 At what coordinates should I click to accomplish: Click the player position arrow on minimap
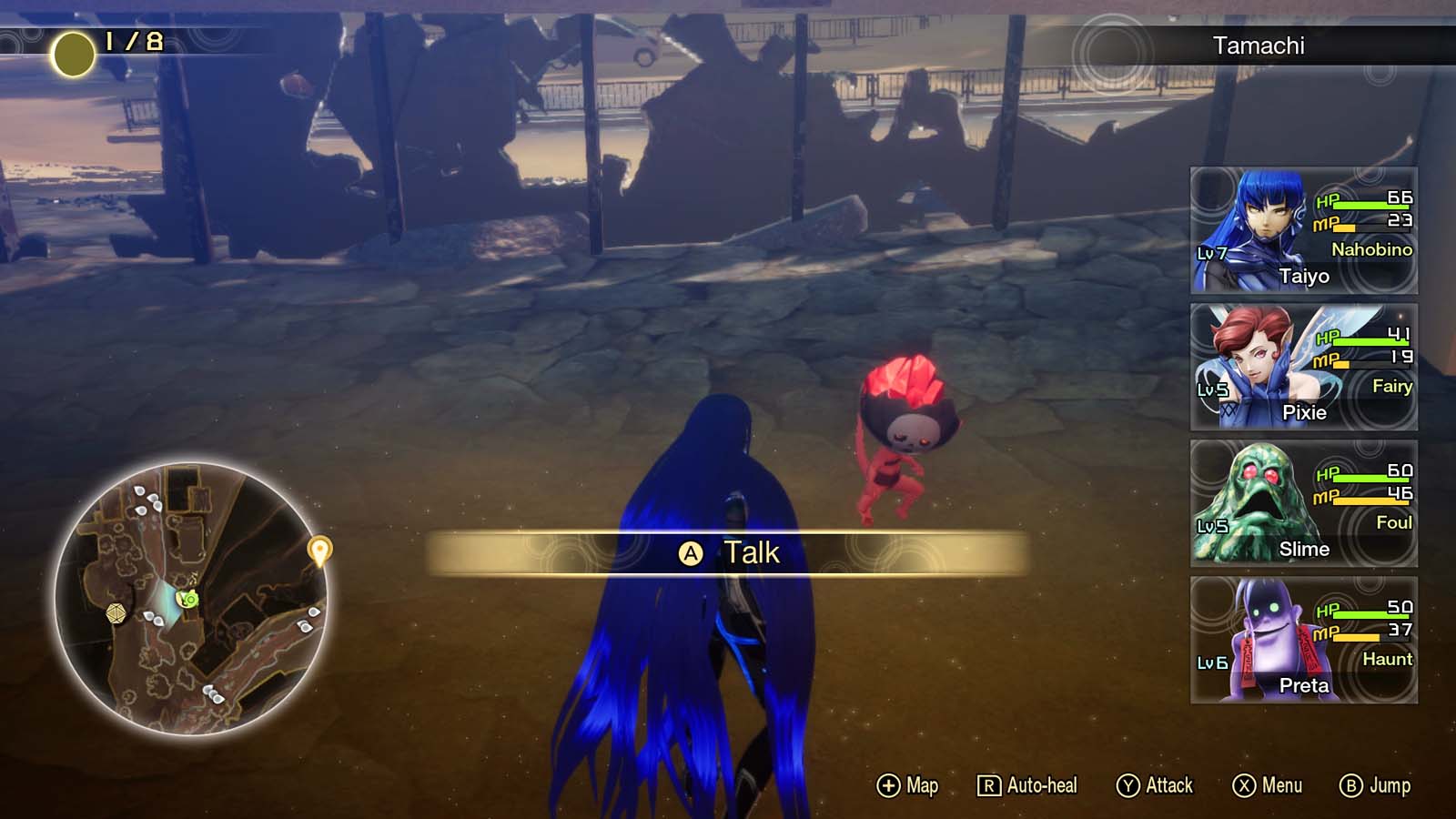188,598
